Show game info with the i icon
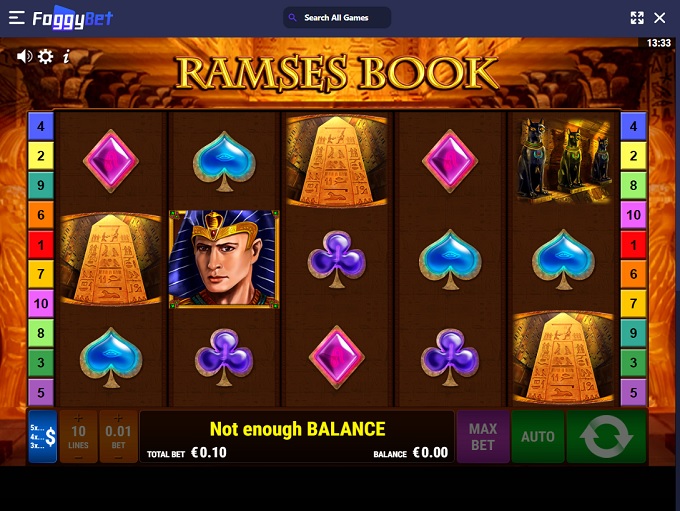Viewport: 680px width, 511px height. 66,56
